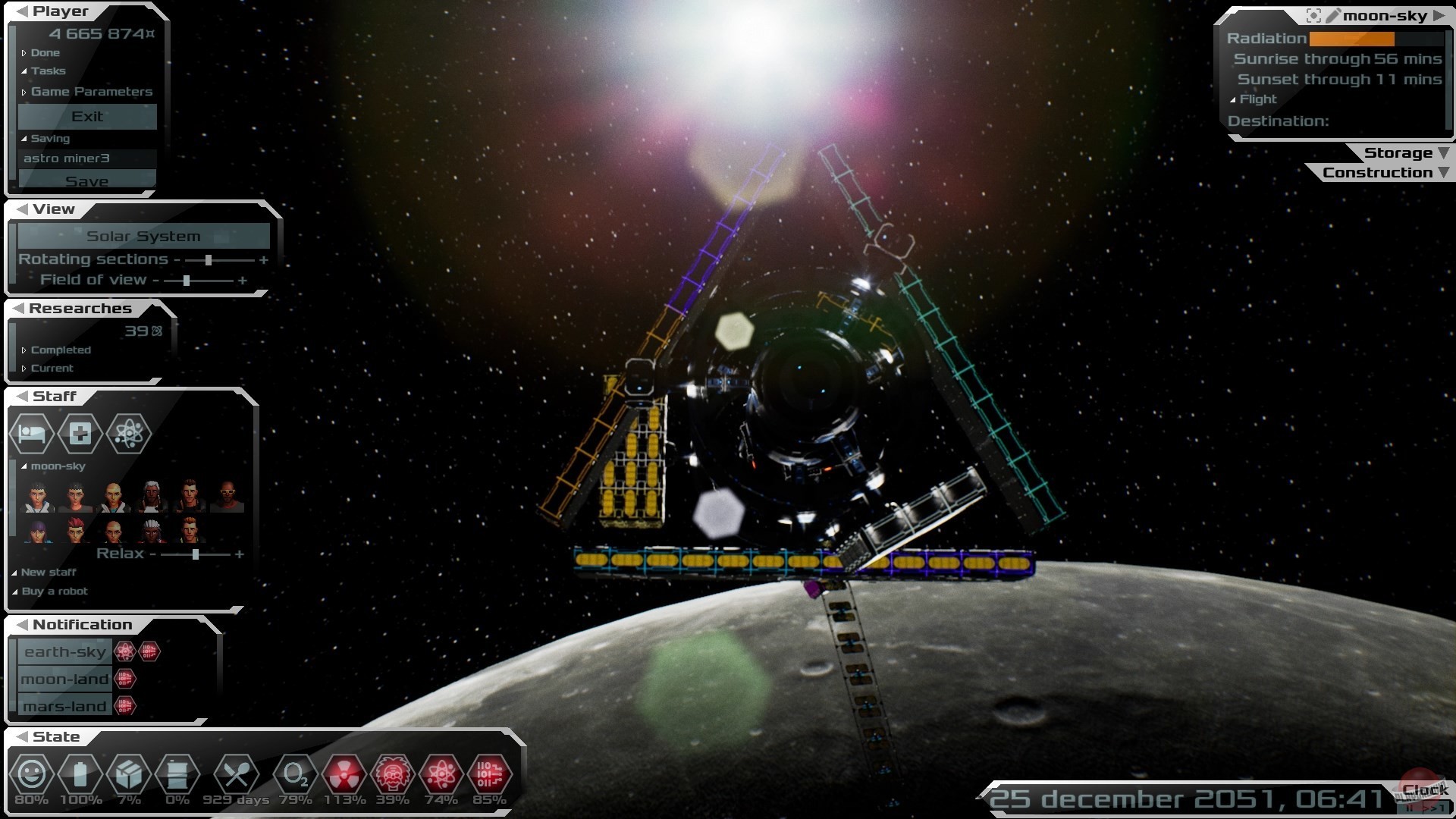
Task: Toggle the Flight section in moon-sky panel
Action: pos(1258,99)
